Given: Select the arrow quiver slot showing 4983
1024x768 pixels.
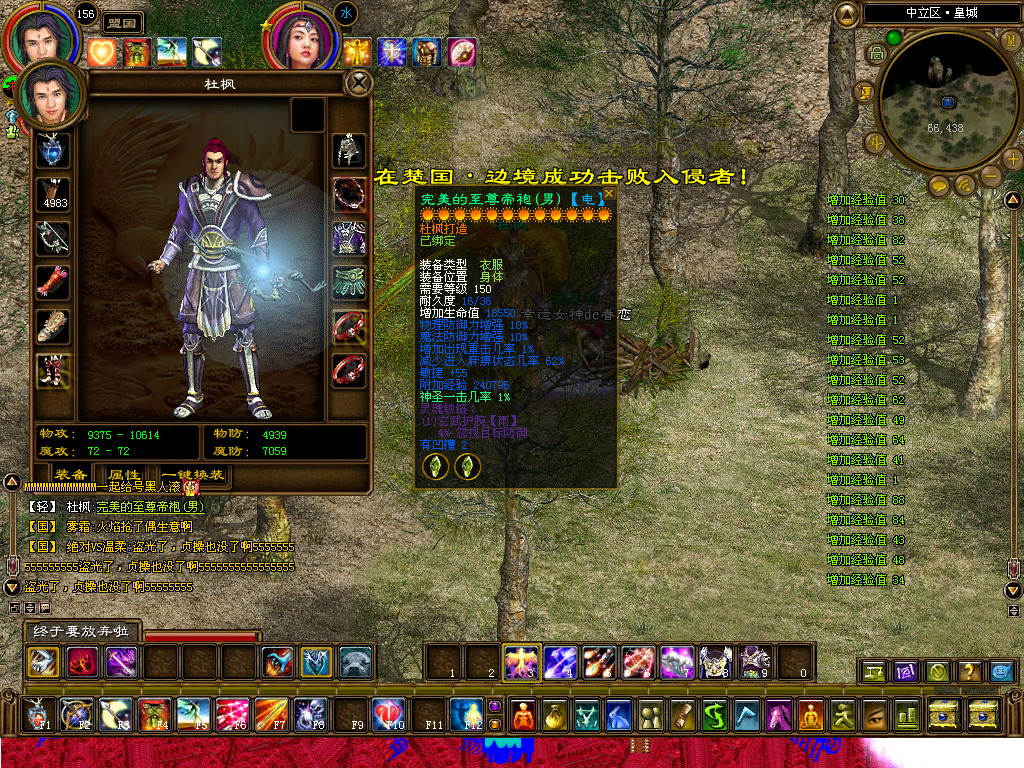Looking at the screenshot, I should coord(53,195).
